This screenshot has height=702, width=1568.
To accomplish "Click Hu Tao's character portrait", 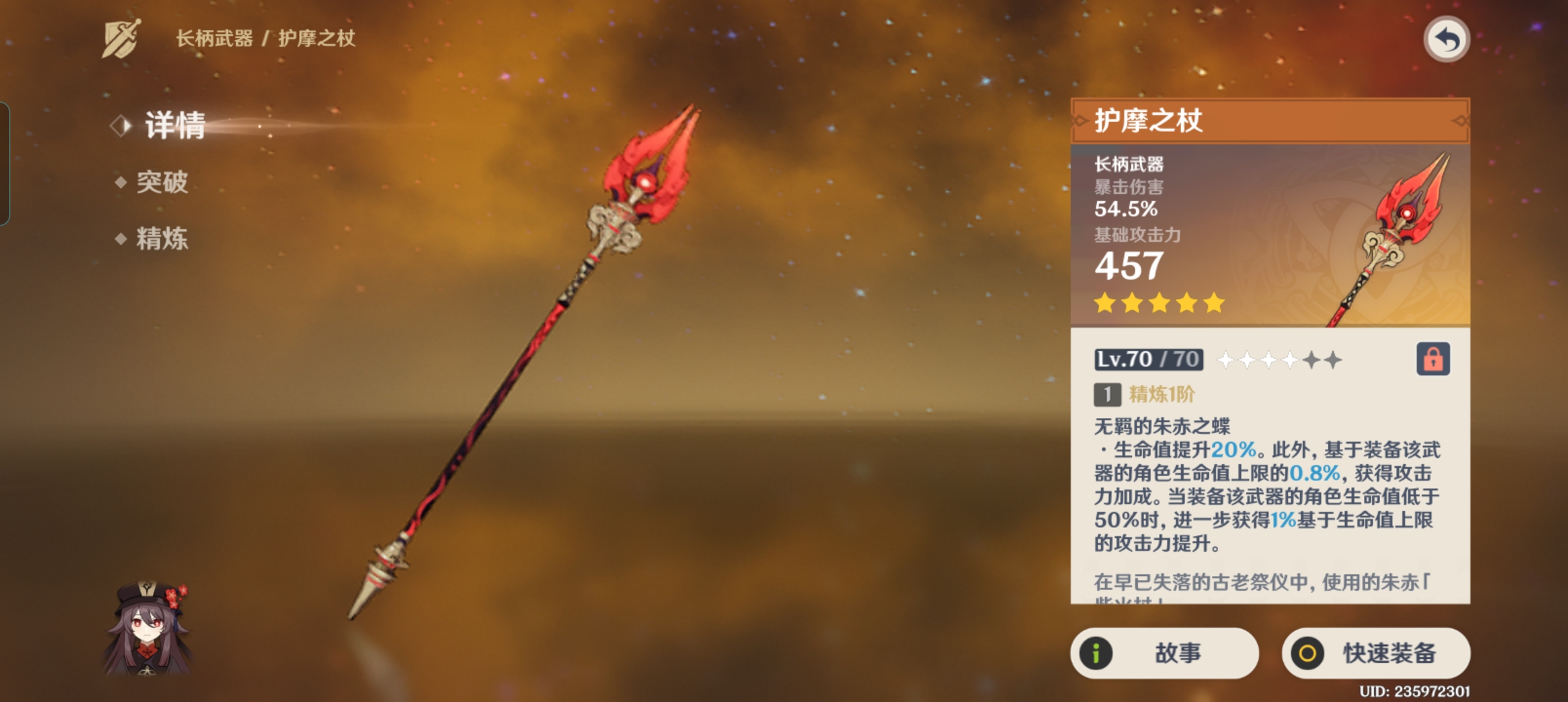I will (148, 627).
